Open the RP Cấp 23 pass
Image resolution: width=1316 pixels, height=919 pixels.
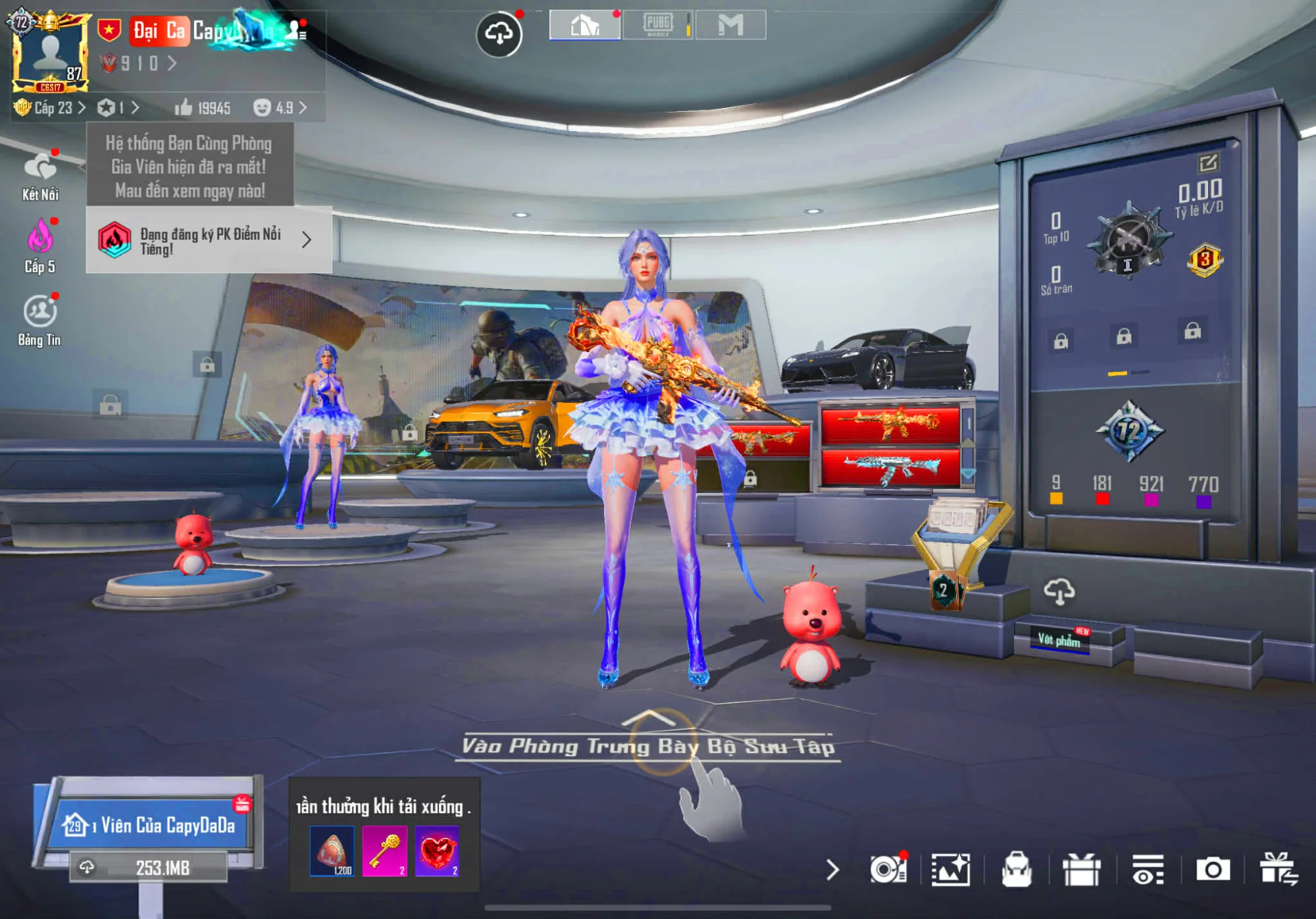pyautogui.click(x=50, y=108)
